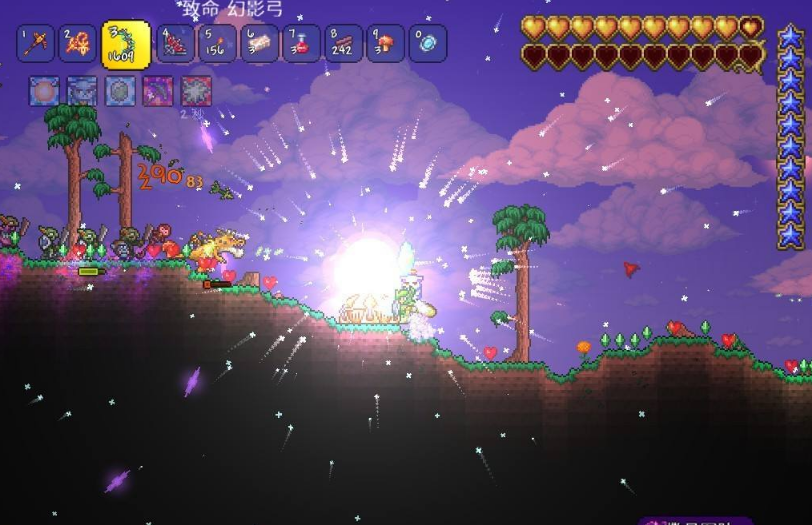This screenshot has height=525, width=812.
Task: Select the blue magic mirror slot
Action: tap(428, 43)
